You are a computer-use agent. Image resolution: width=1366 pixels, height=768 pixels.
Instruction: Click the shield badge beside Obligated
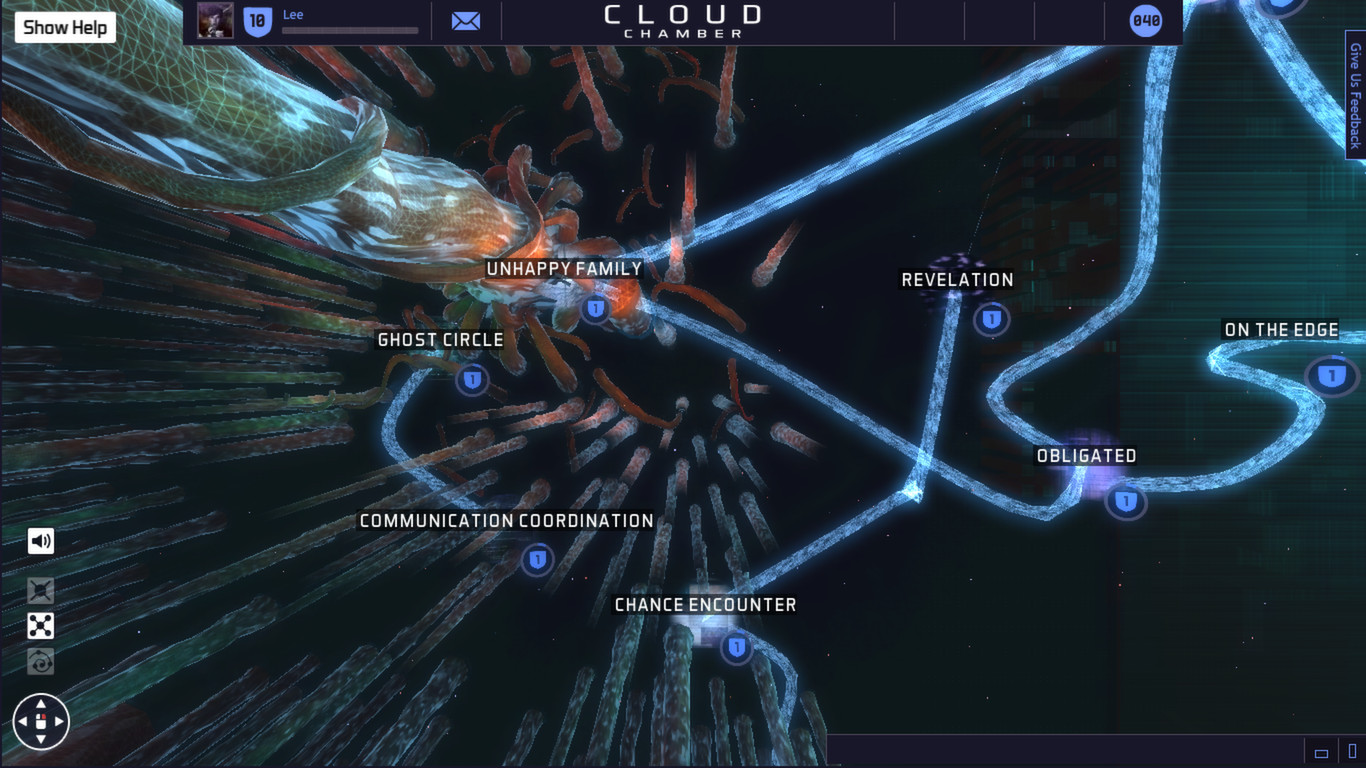pyautogui.click(x=1126, y=503)
